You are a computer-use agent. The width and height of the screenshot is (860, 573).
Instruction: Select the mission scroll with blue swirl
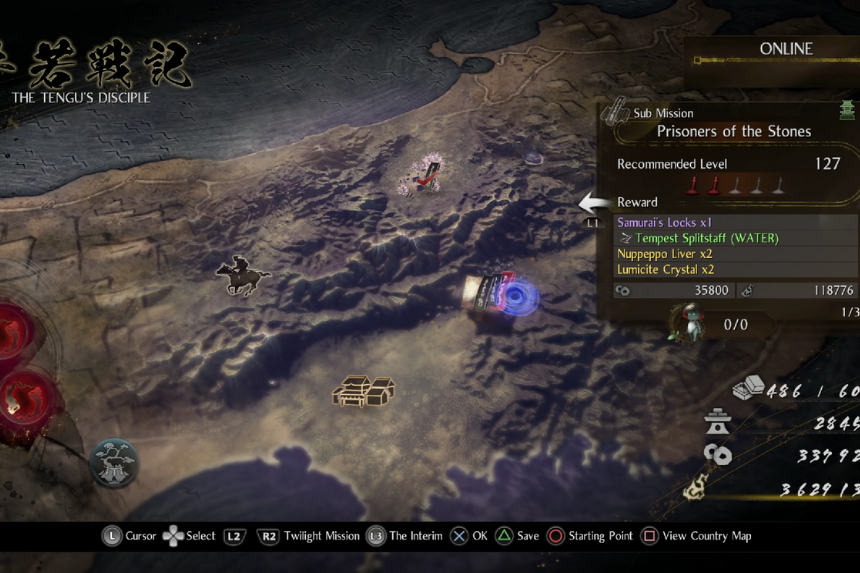click(x=501, y=295)
